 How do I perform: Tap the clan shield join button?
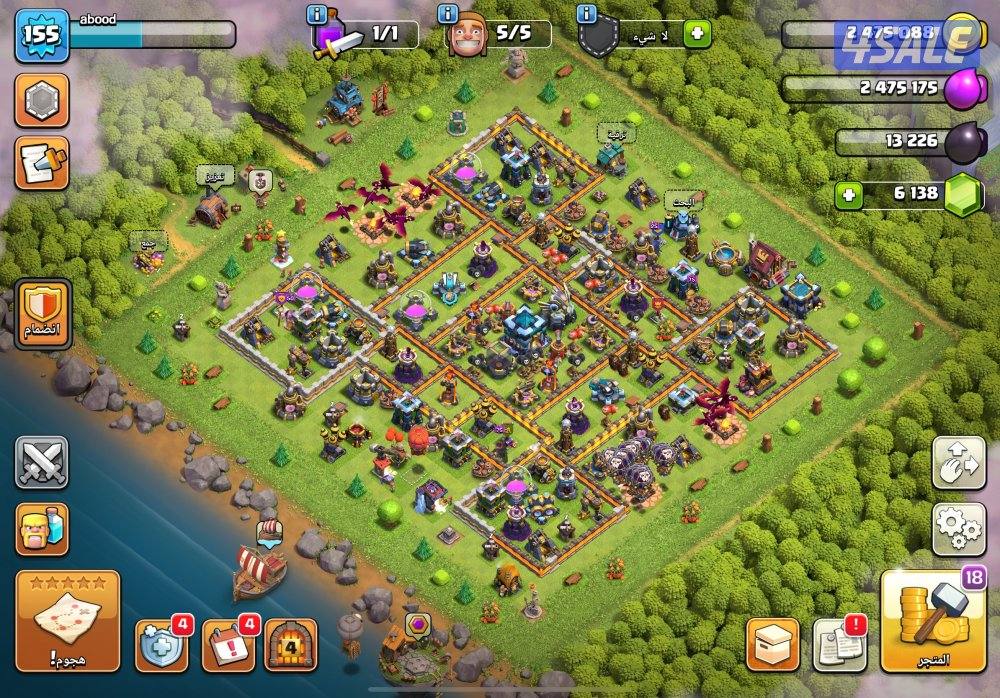tap(43, 314)
